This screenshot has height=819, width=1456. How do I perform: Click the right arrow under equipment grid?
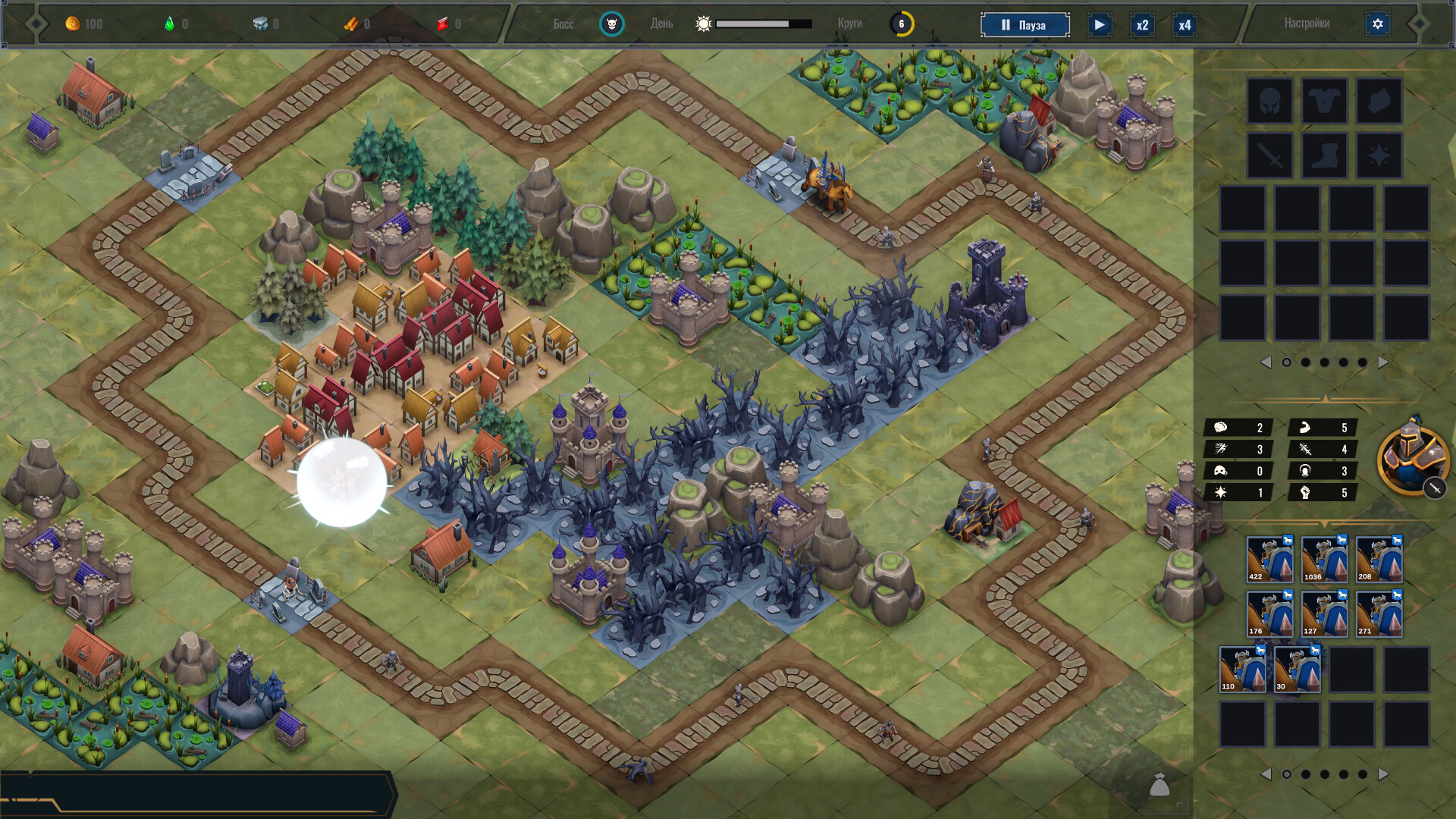pos(1383,362)
